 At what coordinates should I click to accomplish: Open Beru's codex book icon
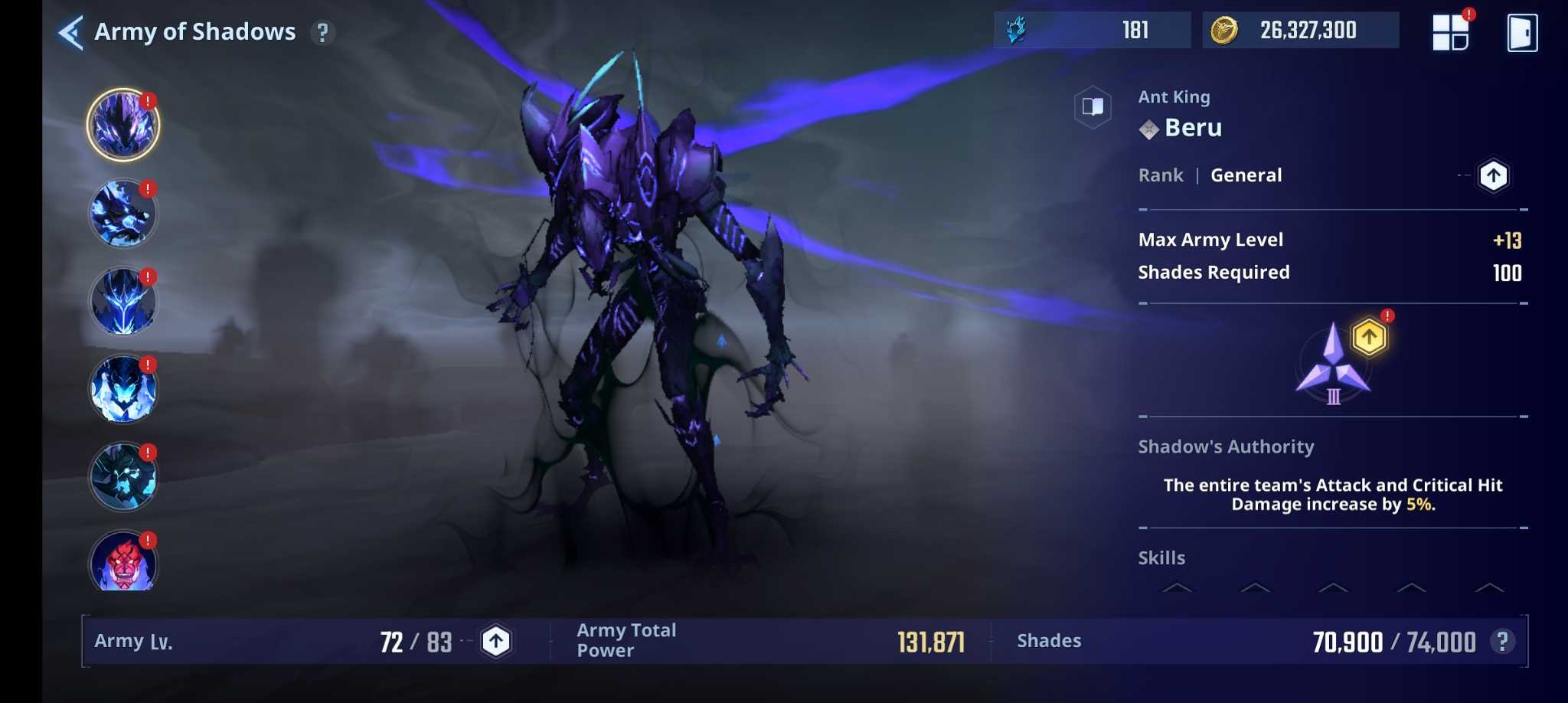pyautogui.click(x=1093, y=106)
